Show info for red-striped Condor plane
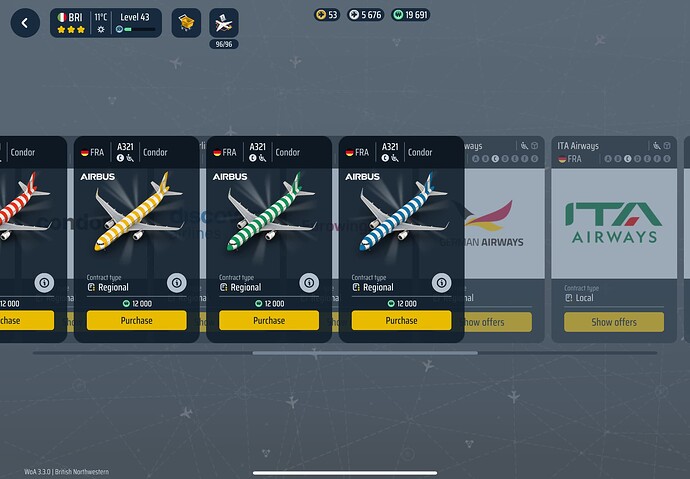Viewport: 690px width, 479px height. tap(43, 283)
